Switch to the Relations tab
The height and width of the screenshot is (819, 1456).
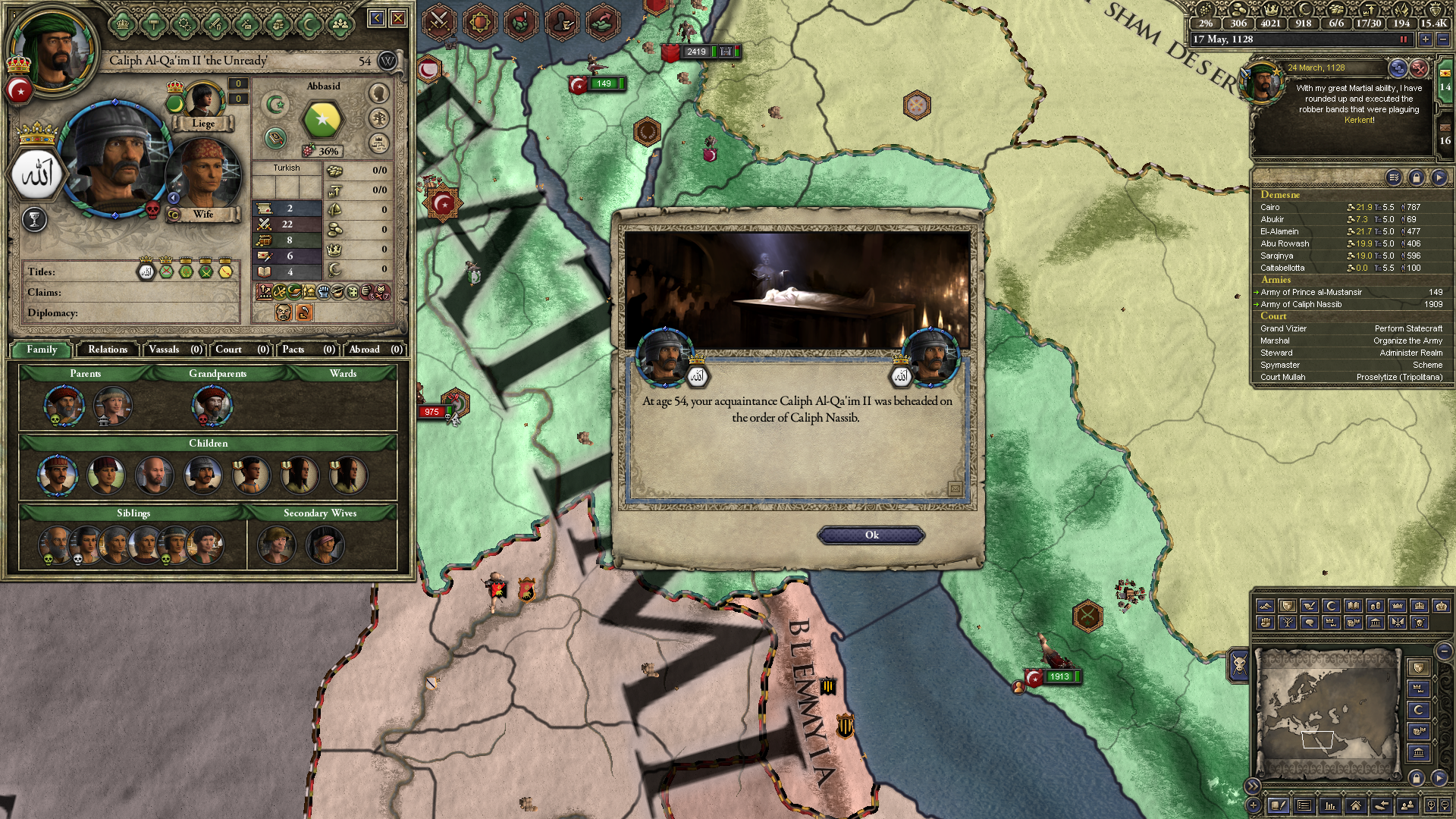pyautogui.click(x=108, y=350)
